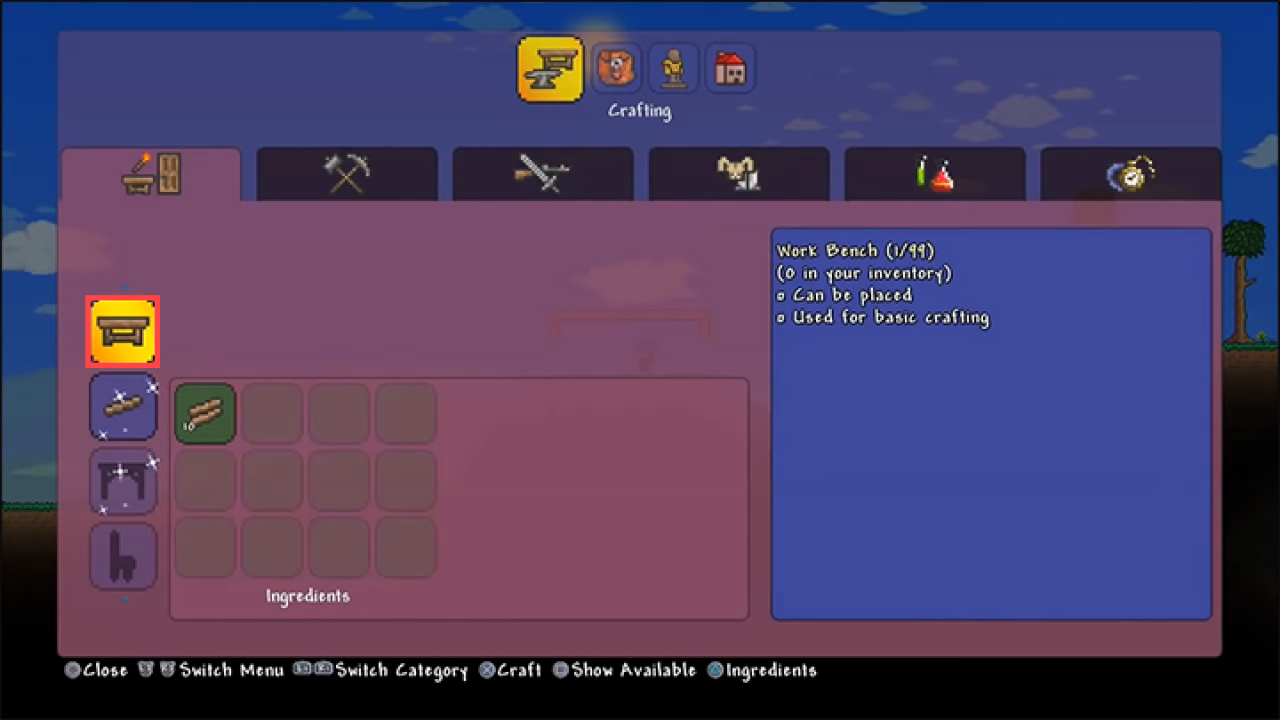Open the clock miscellaneous crafting category

tap(1131, 174)
